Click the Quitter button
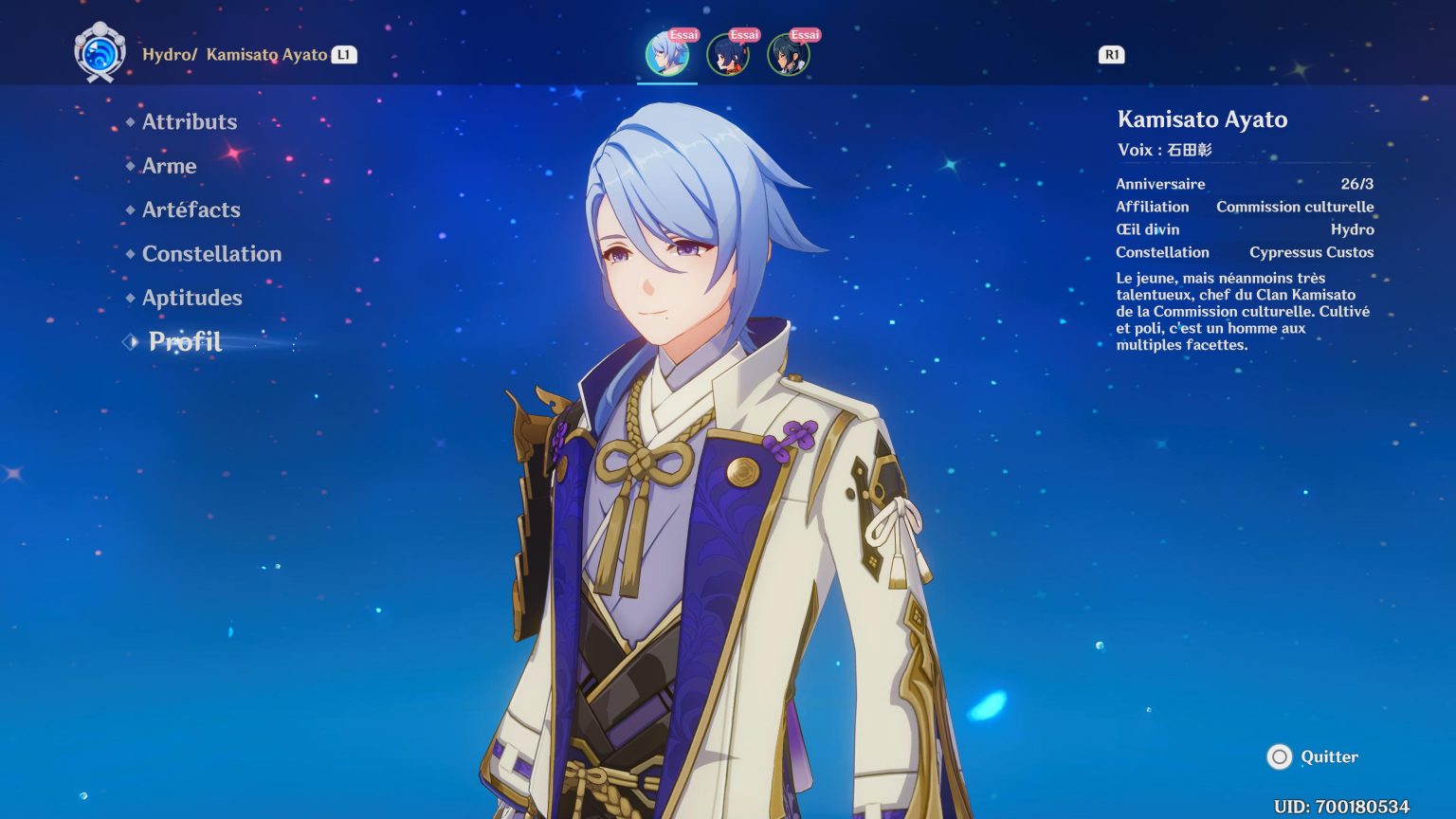 point(1330,757)
